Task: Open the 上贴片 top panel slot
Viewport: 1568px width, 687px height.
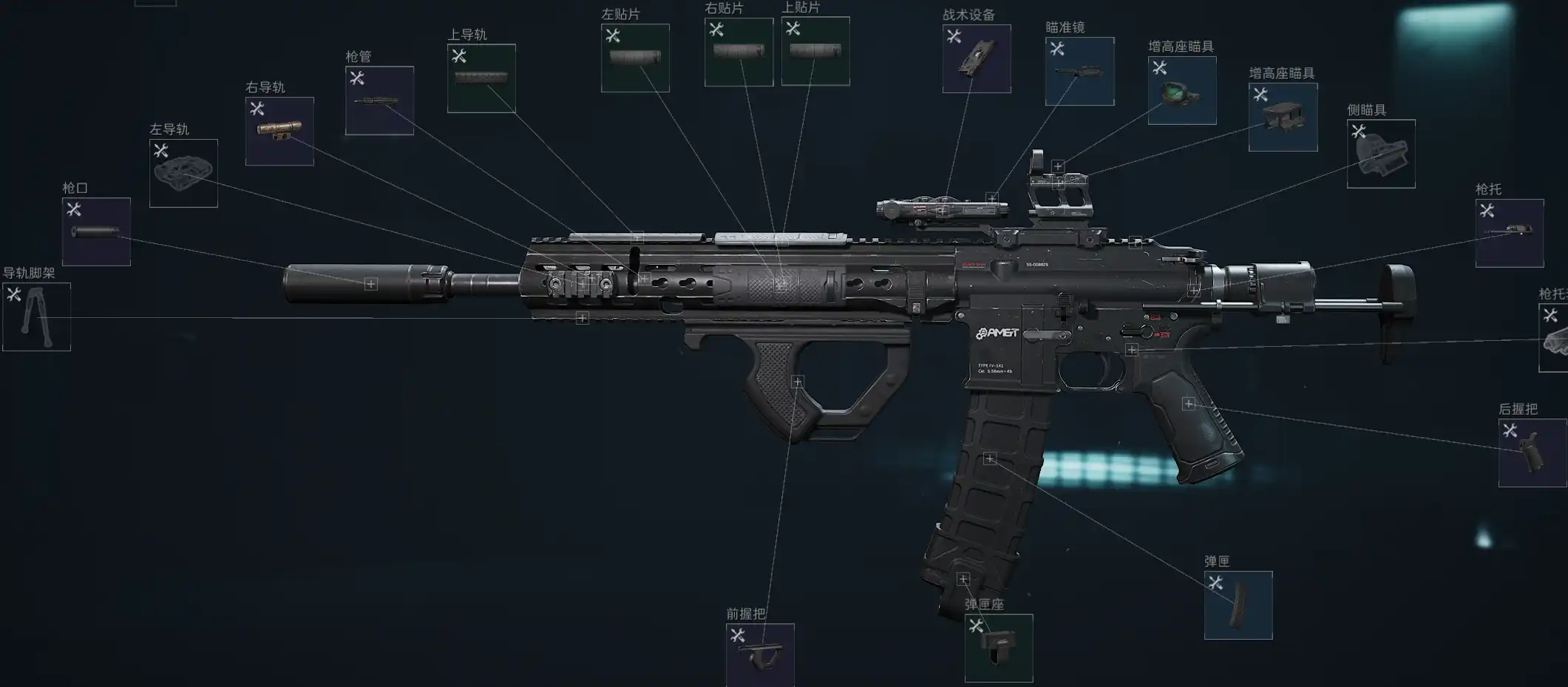Action: [x=815, y=51]
